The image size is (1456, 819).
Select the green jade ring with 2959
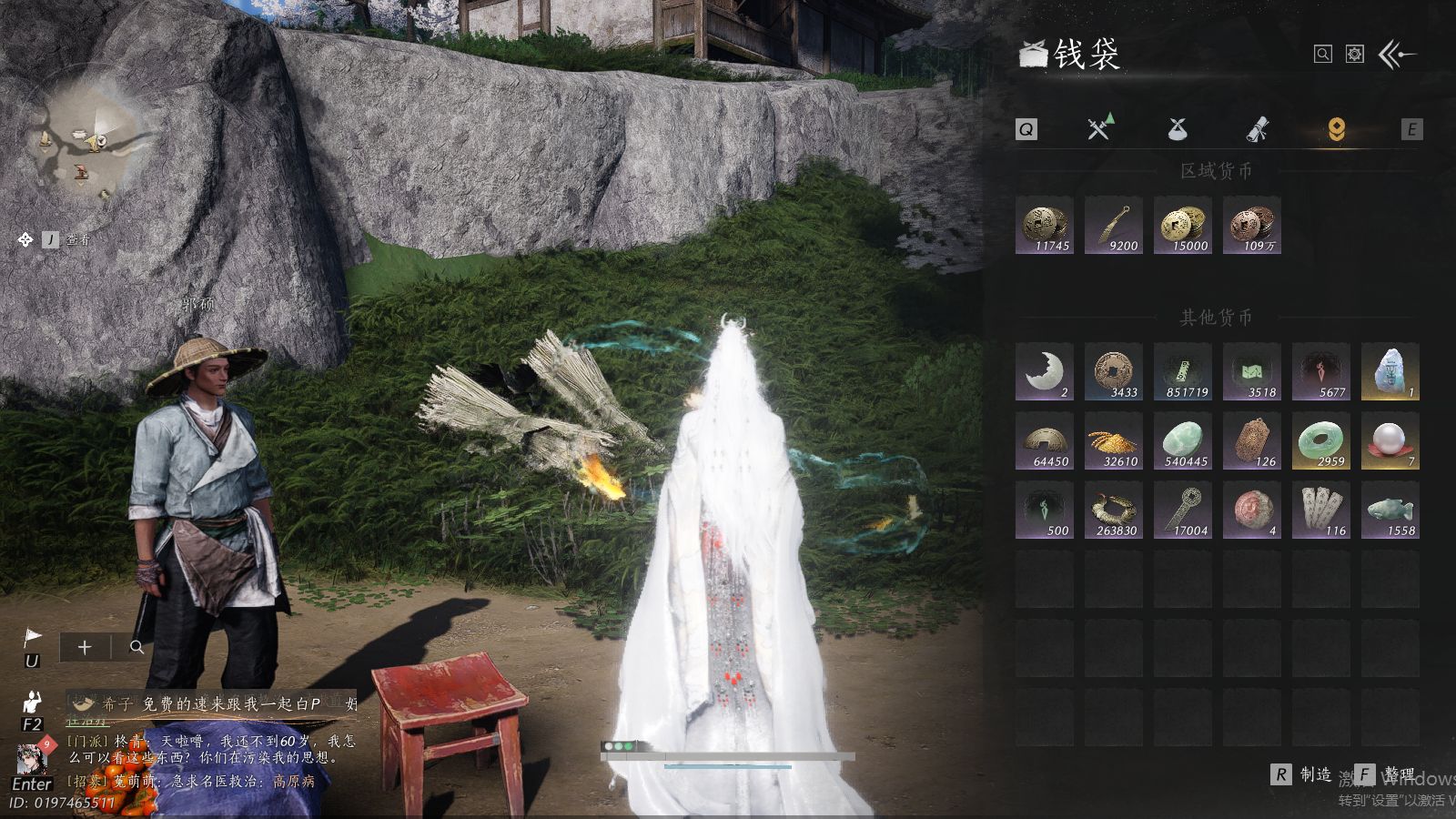(1320, 440)
